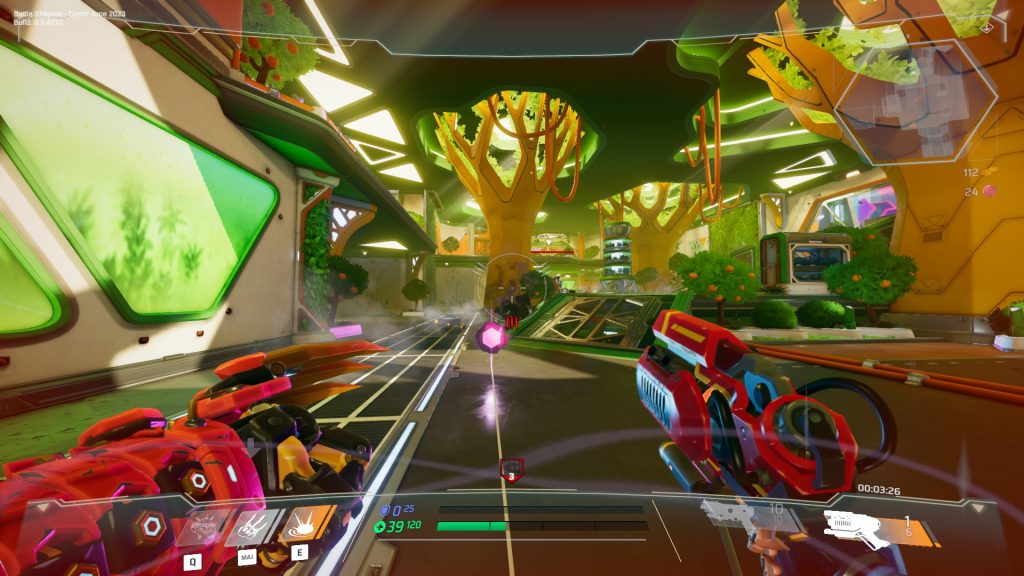
Task: Click the small diamond icon above minimap
Action: click(987, 27)
